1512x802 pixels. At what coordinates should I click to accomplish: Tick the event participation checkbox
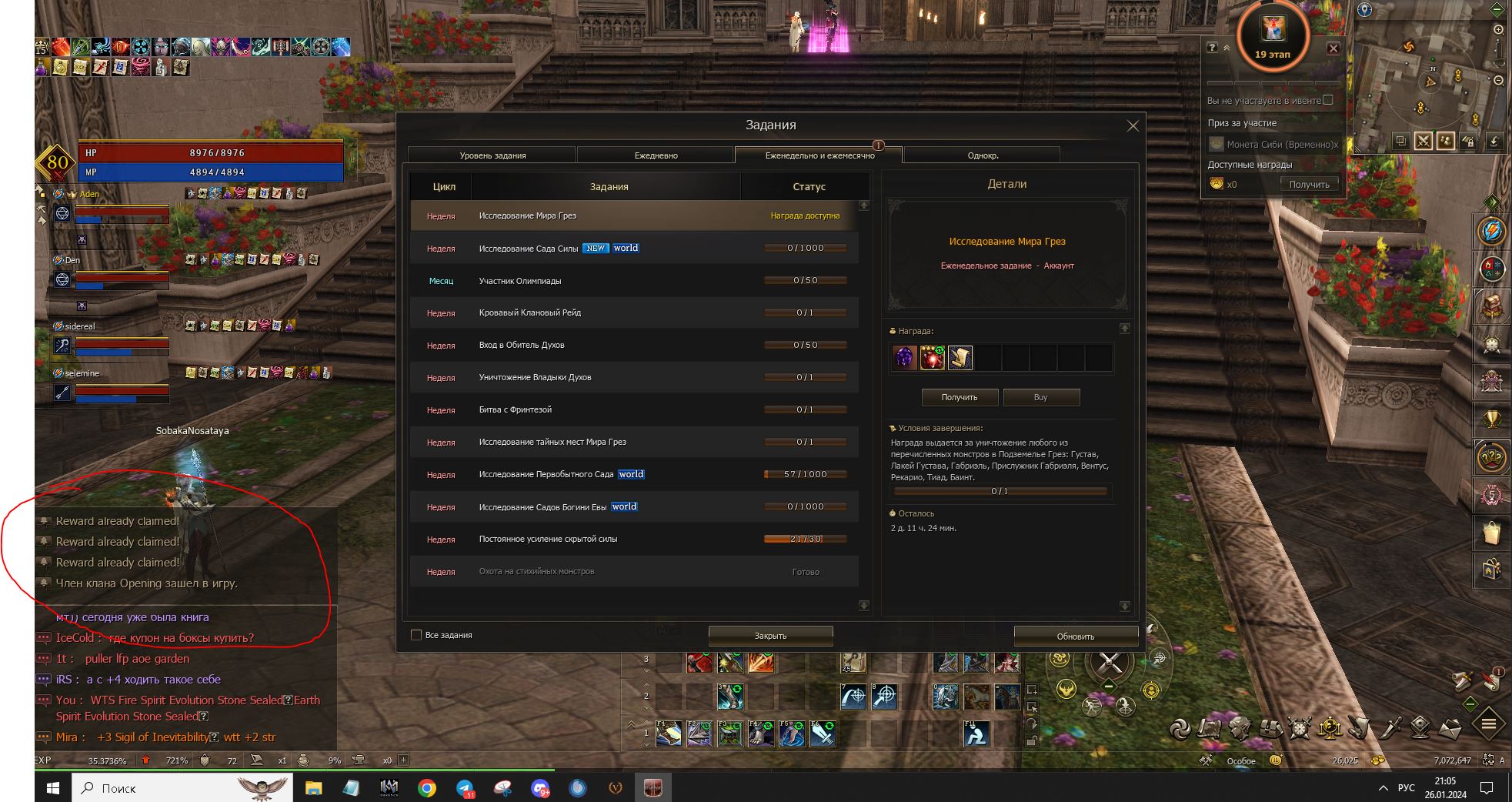coord(1328,100)
